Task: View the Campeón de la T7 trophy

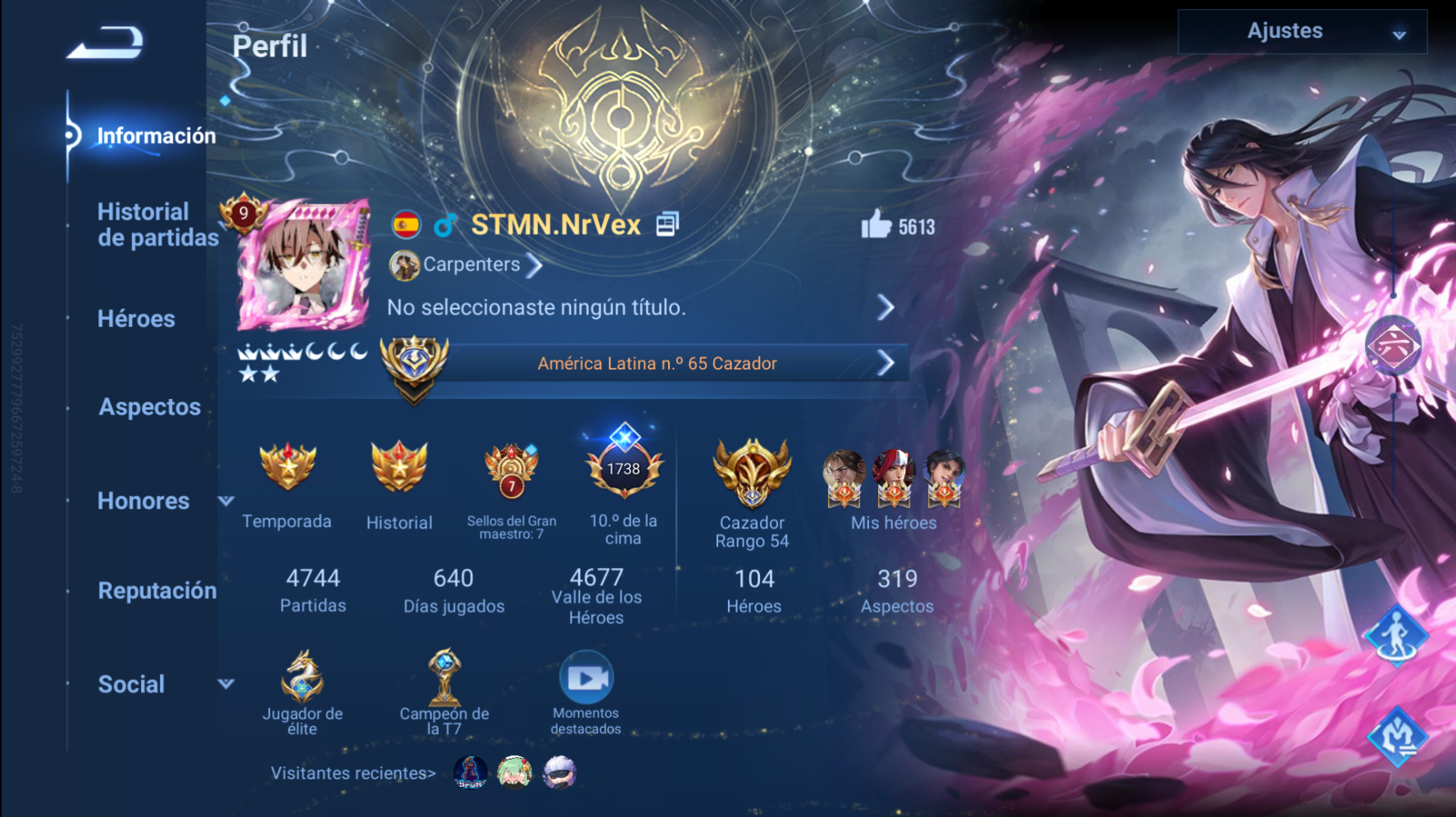Action: 444,679
